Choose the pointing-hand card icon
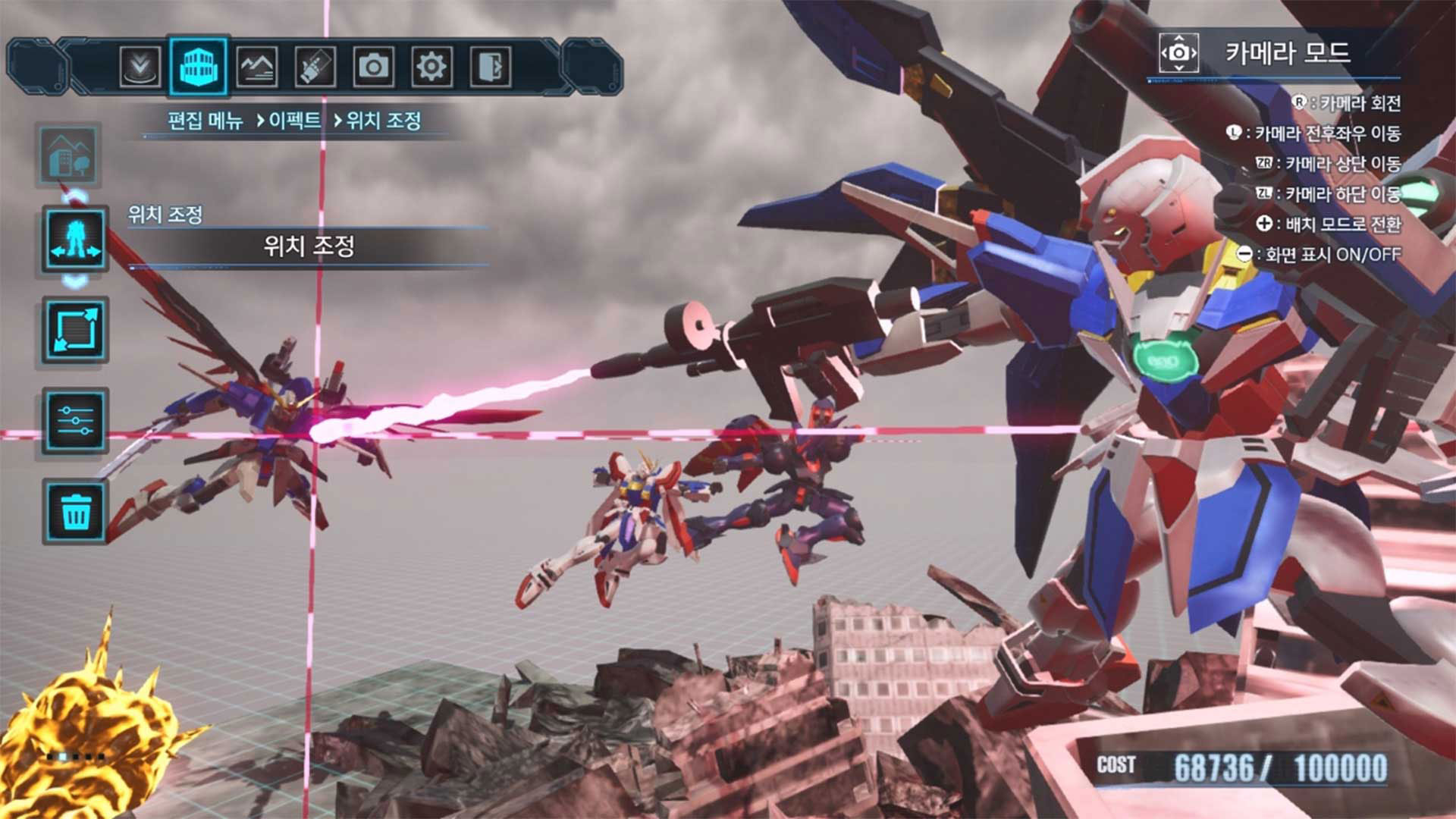The image size is (1456, 819). [315, 67]
